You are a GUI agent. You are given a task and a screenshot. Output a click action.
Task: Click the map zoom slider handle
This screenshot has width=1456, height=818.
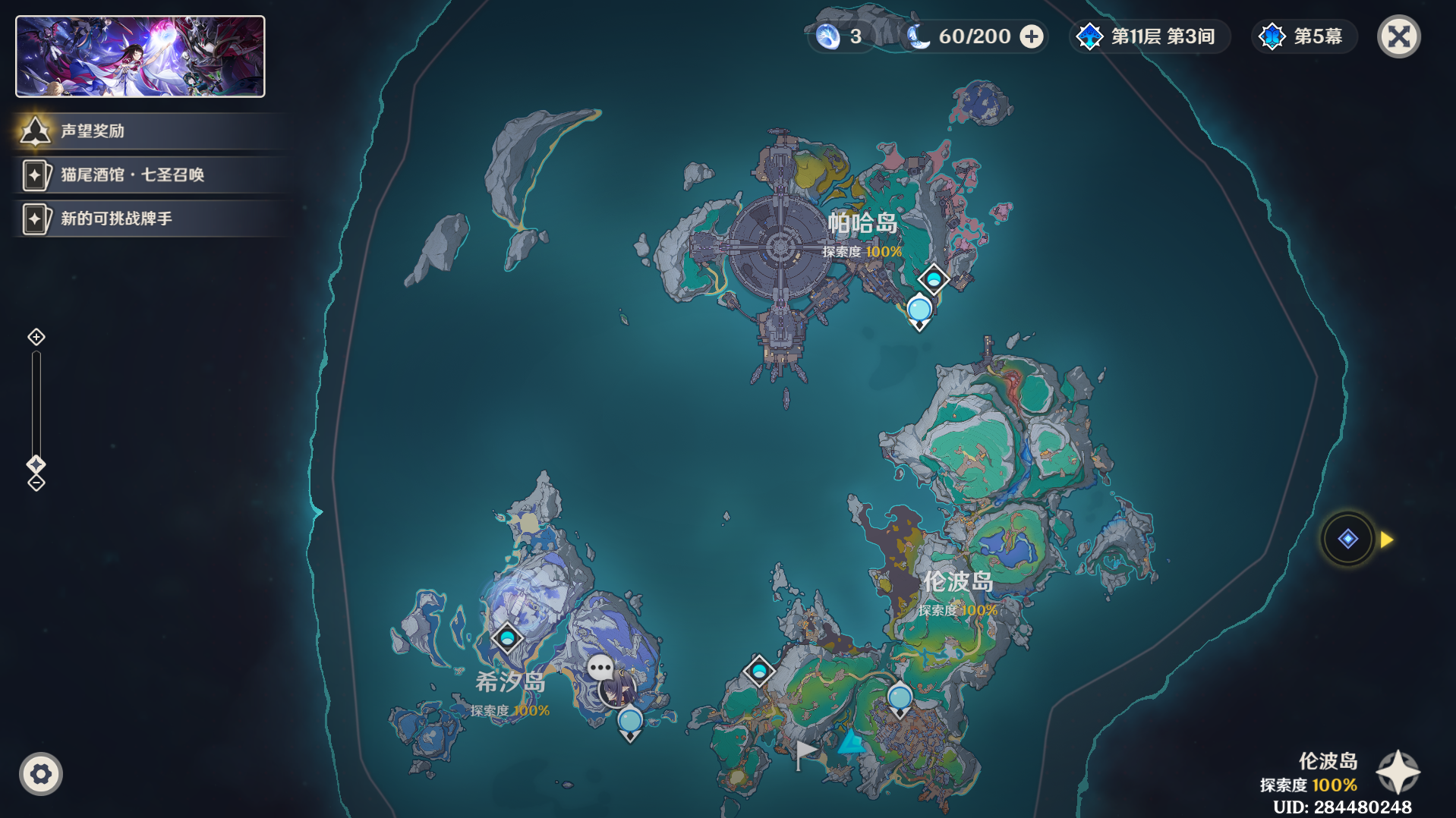coord(36,464)
